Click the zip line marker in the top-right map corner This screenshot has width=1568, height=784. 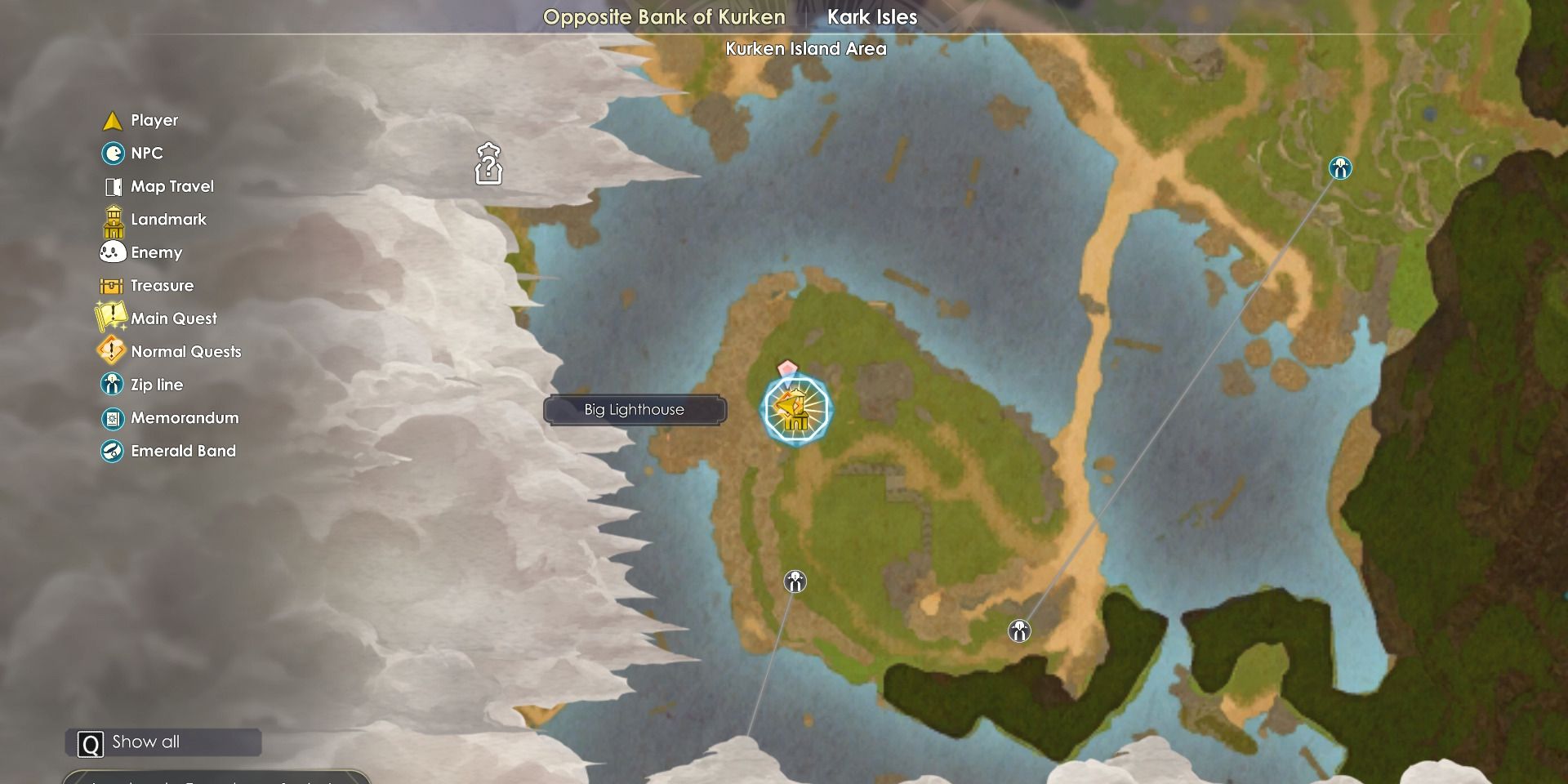[1339, 169]
